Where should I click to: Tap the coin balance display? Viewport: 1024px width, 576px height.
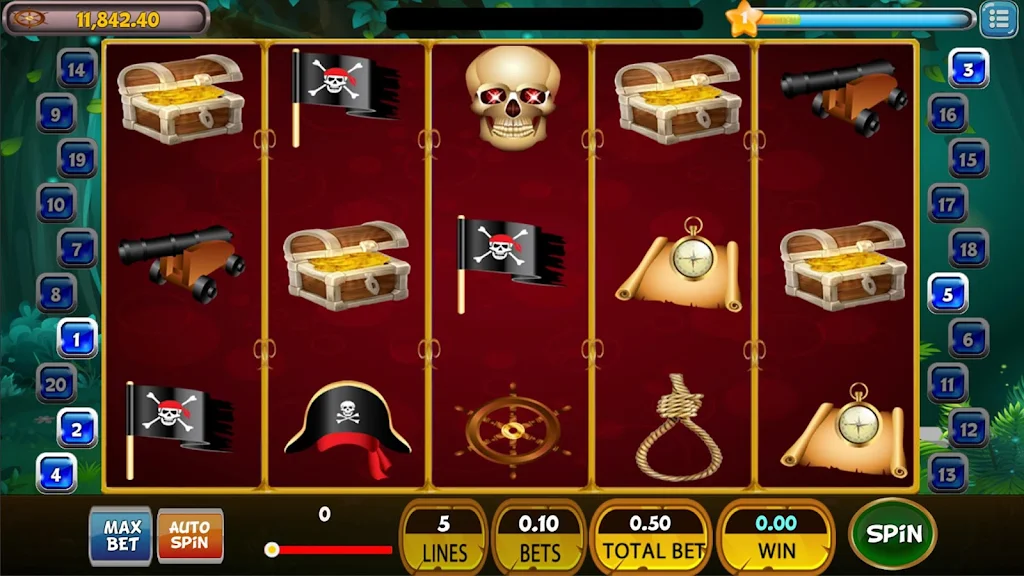click(106, 18)
